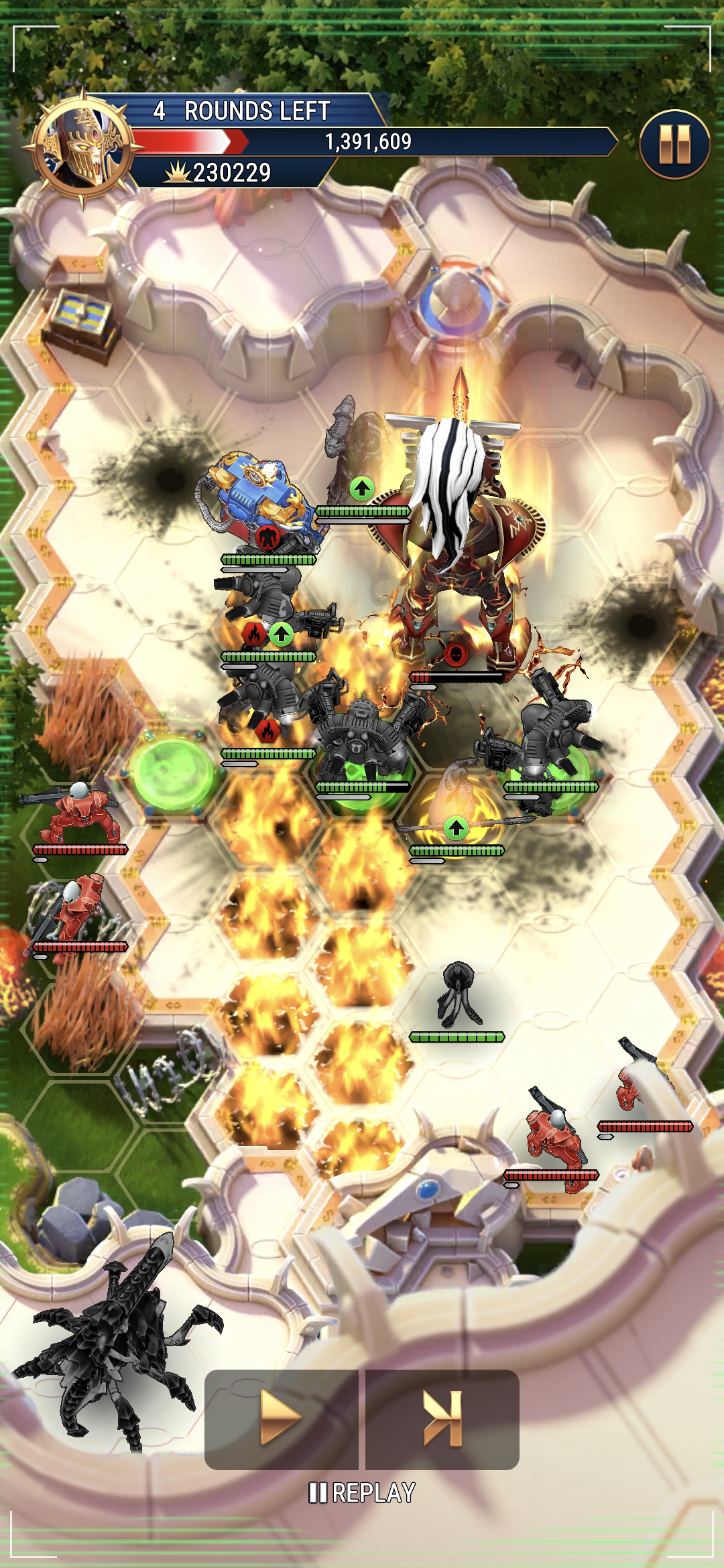This screenshot has height=1568, width=724.
Task: Skip to the end of the replay
Action: pyautogui.click(x=442, y=1419)
